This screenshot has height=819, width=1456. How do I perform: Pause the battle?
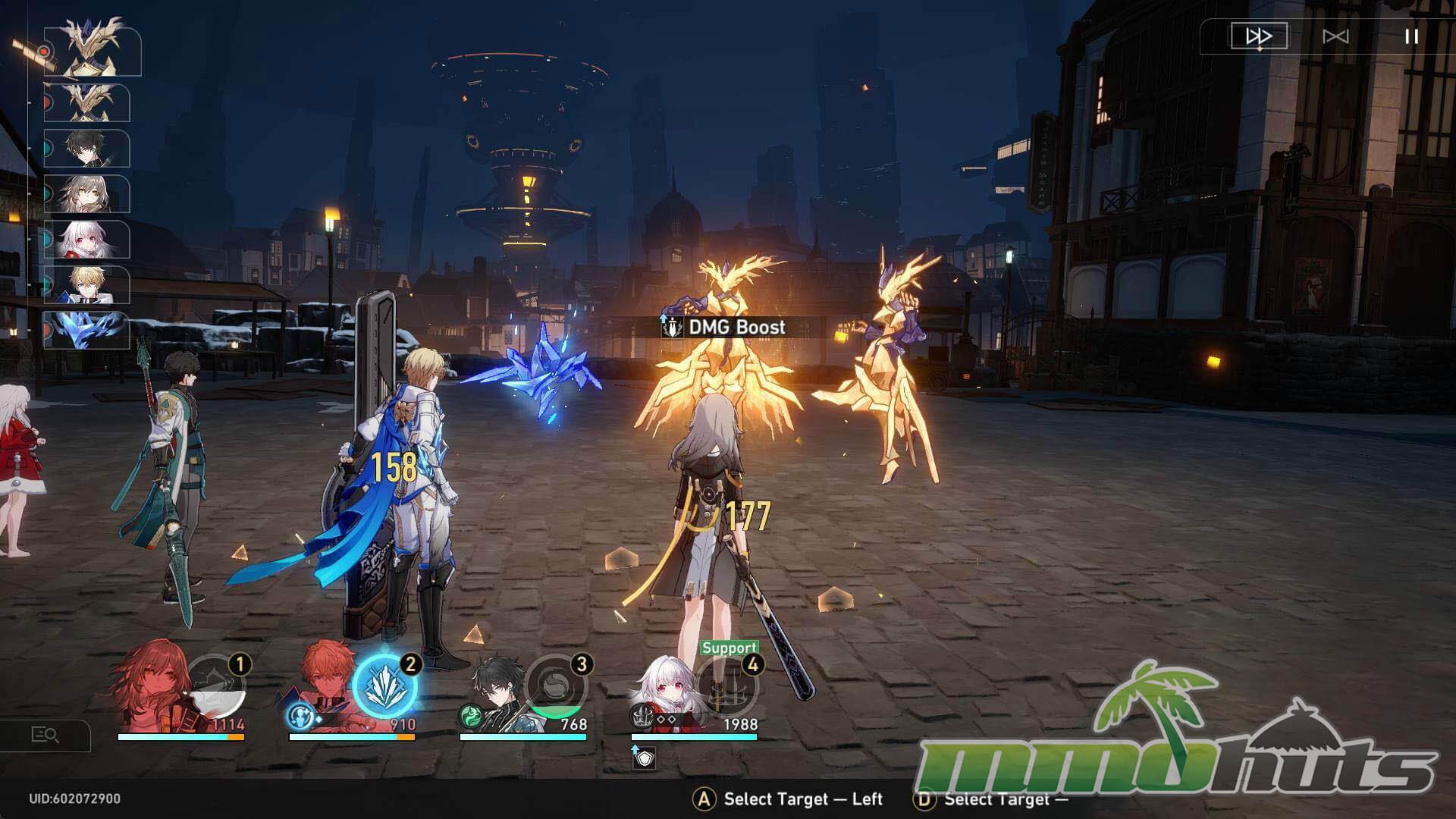coord(1411,36)
